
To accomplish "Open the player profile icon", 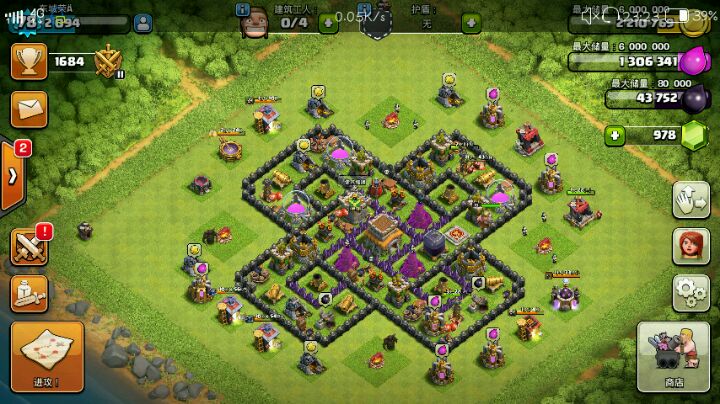I will tap(142, 20).
